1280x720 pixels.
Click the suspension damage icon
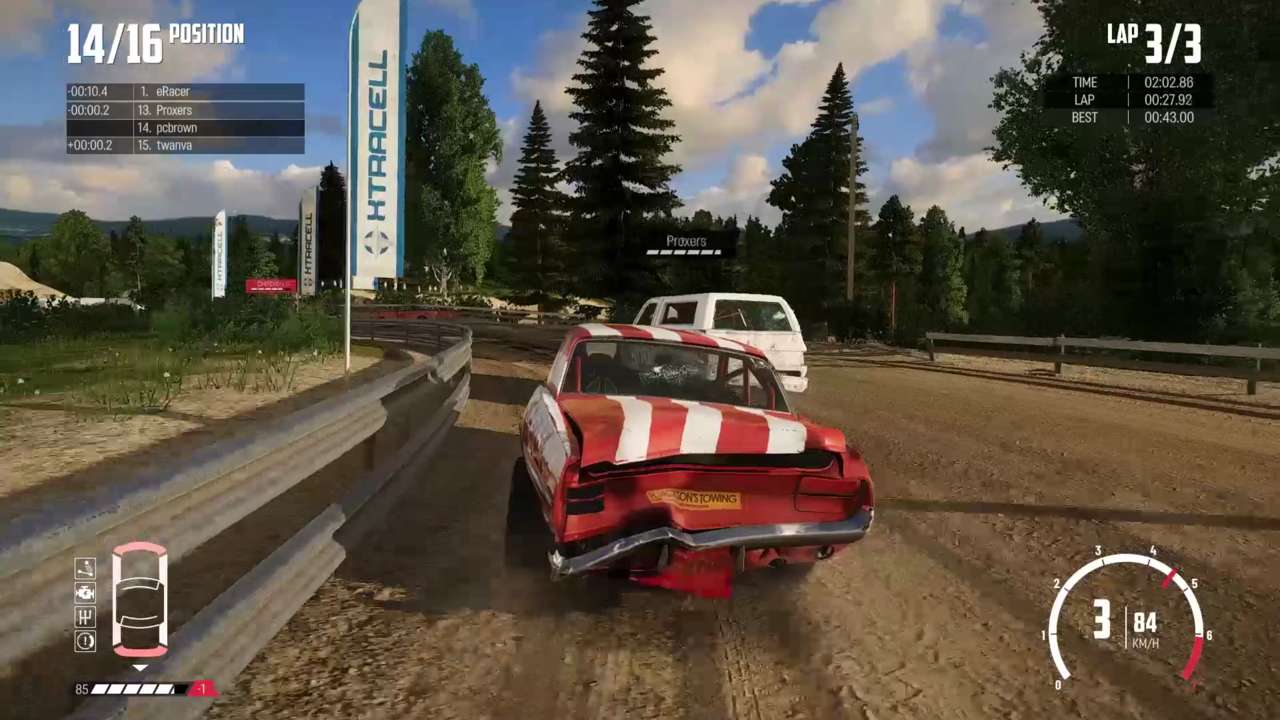[x=85, y=568]
